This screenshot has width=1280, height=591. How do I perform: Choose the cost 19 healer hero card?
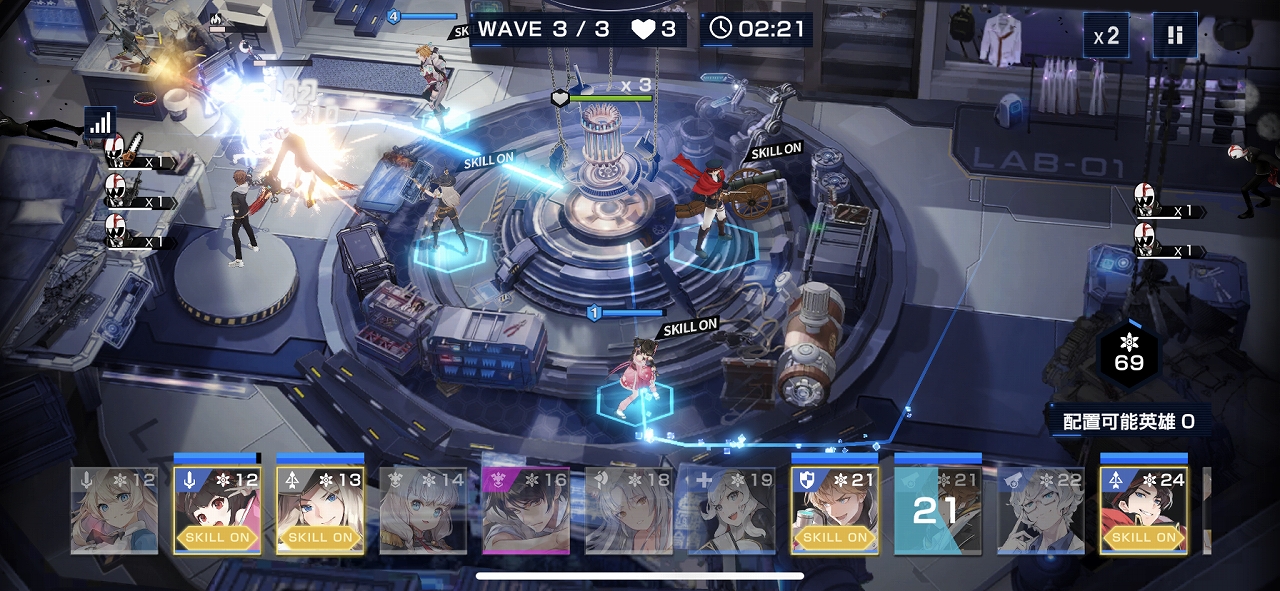click(732, 509)
